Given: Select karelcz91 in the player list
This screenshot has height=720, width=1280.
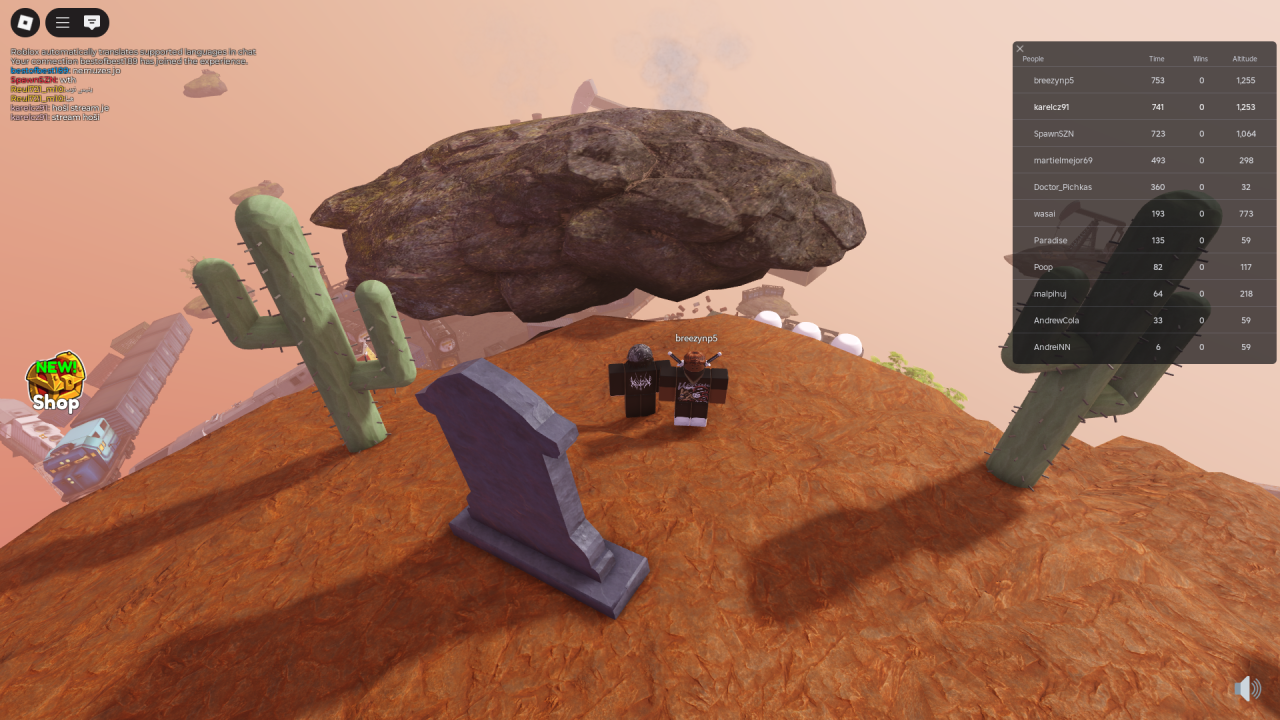Looking at the screenshot, I should [1052, 107].
